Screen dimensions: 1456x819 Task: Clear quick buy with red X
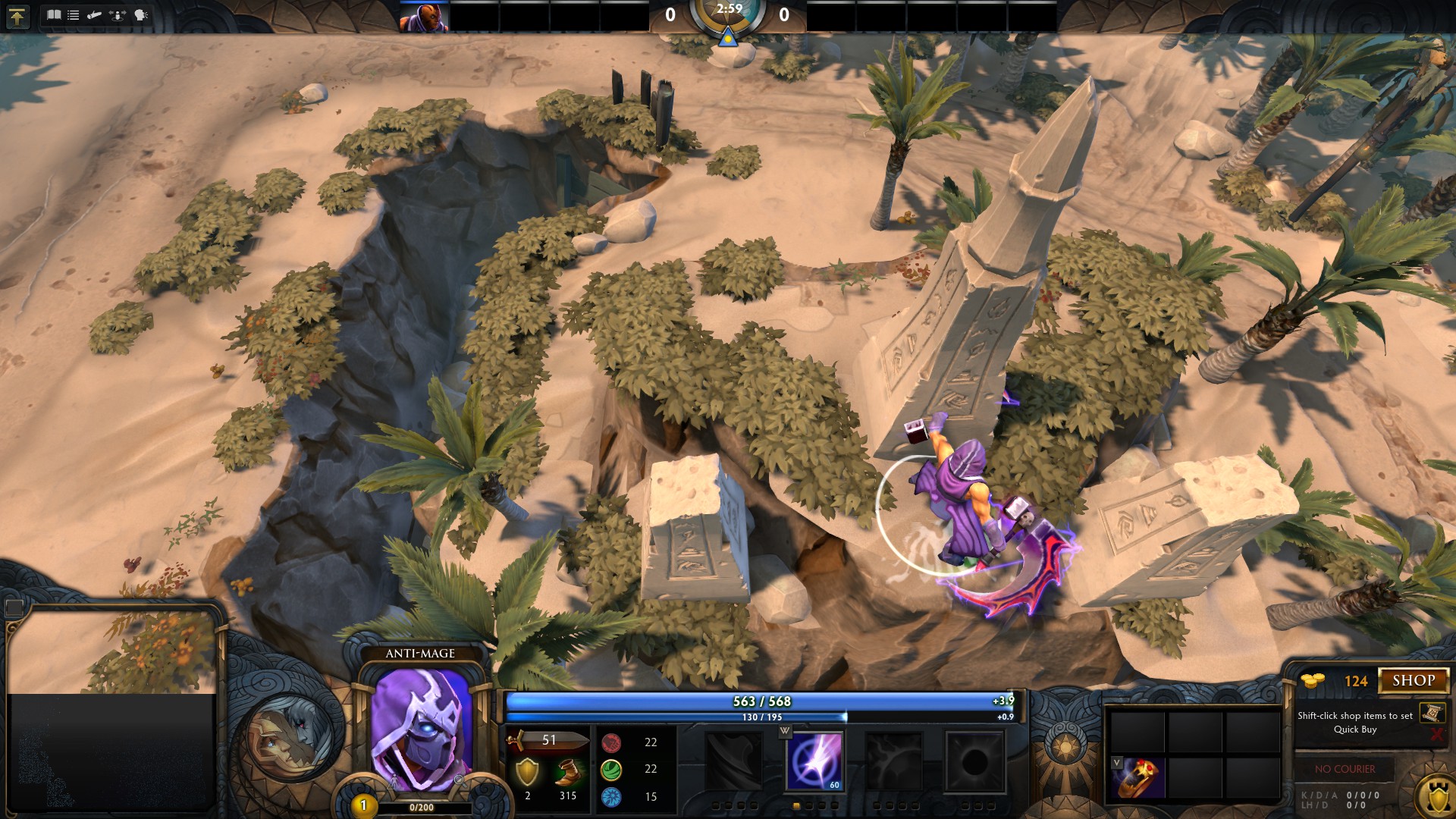click(1436, 734)
